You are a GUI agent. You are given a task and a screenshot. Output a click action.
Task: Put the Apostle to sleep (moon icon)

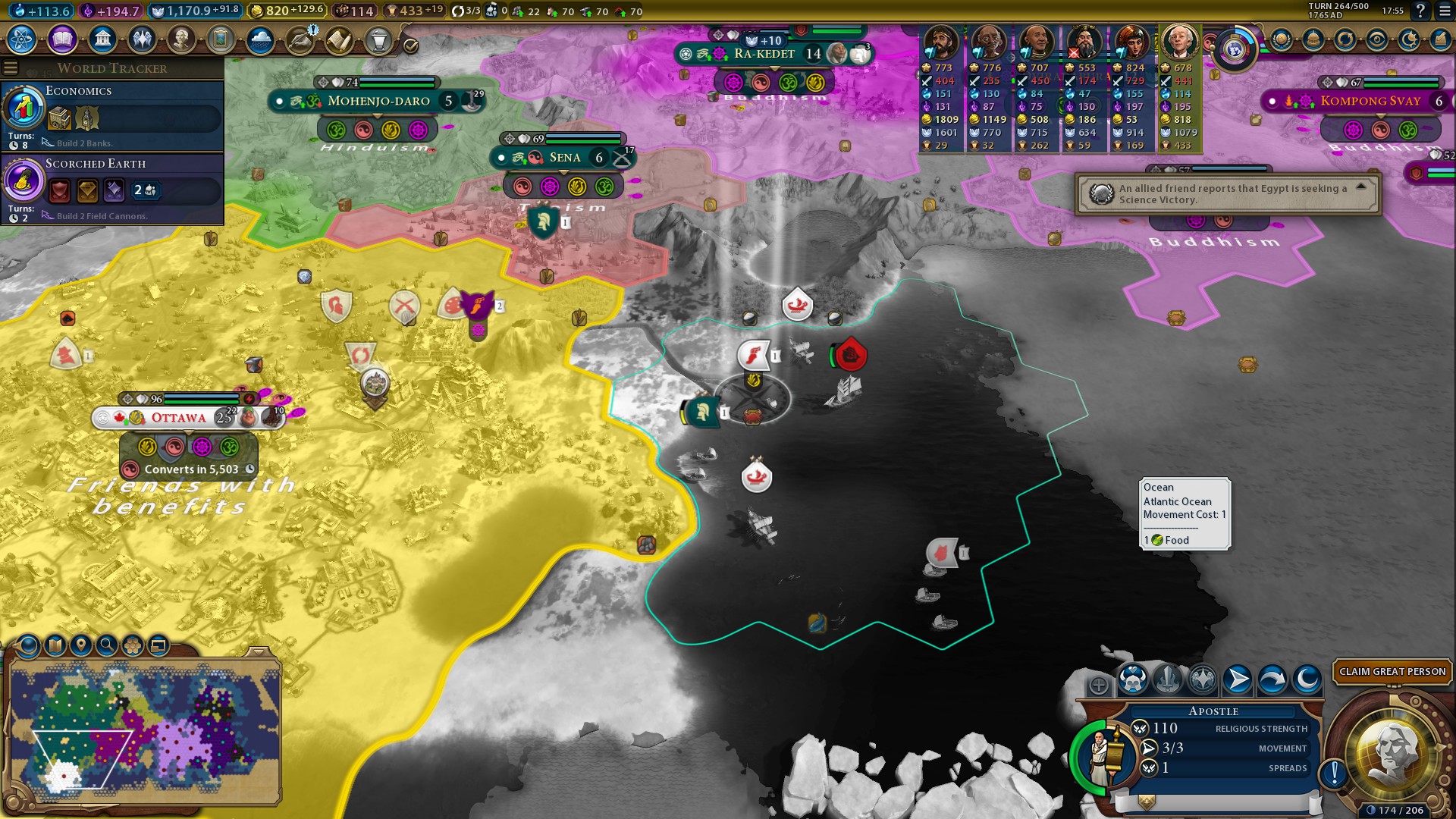1307,679
